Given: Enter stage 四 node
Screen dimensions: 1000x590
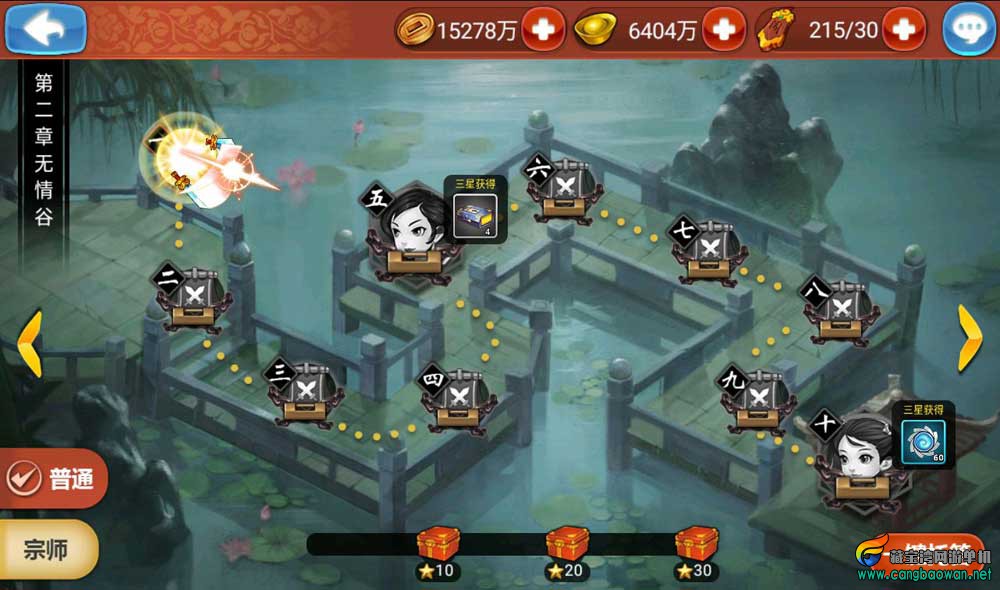Looking at the screenshot, I should click(459, 397).
